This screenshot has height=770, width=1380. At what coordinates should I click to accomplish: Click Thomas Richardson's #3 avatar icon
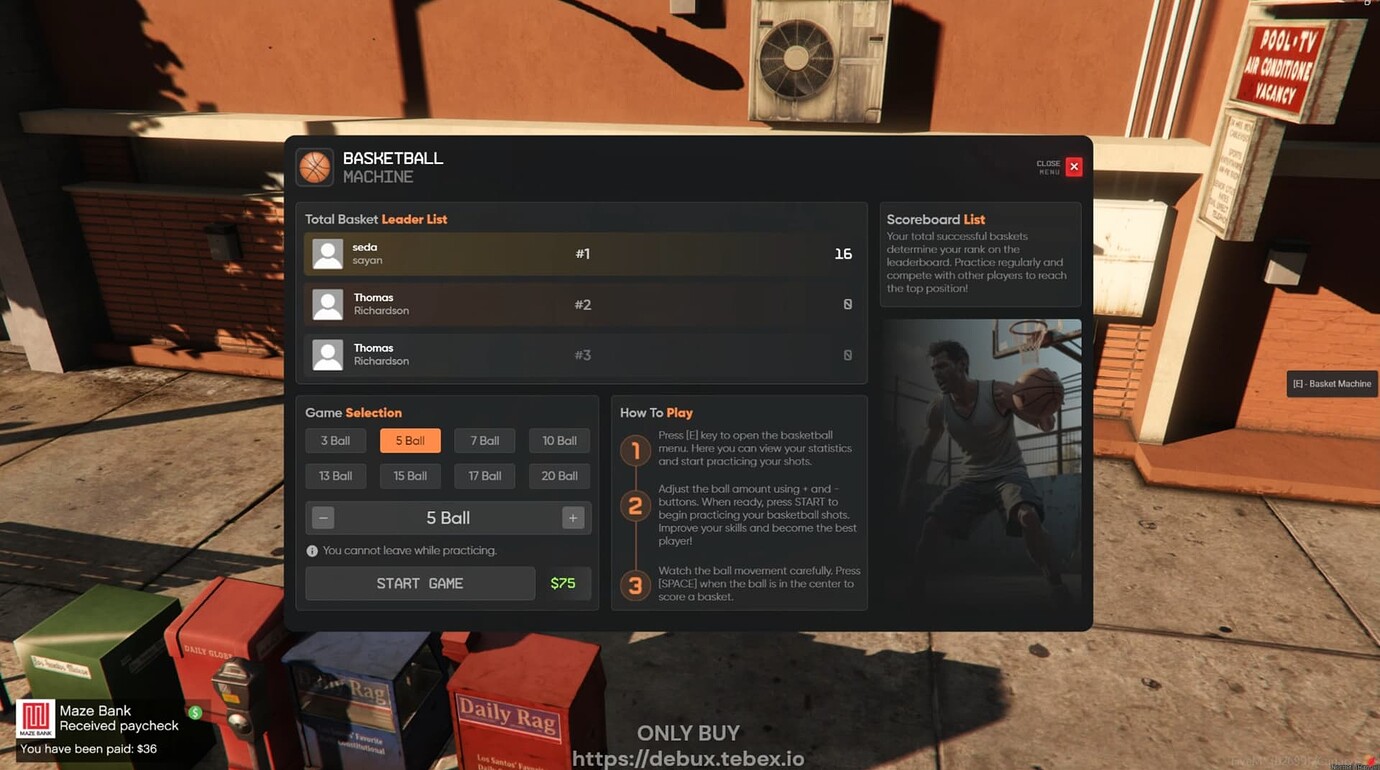pyautogui.click(x=327, y=354)
